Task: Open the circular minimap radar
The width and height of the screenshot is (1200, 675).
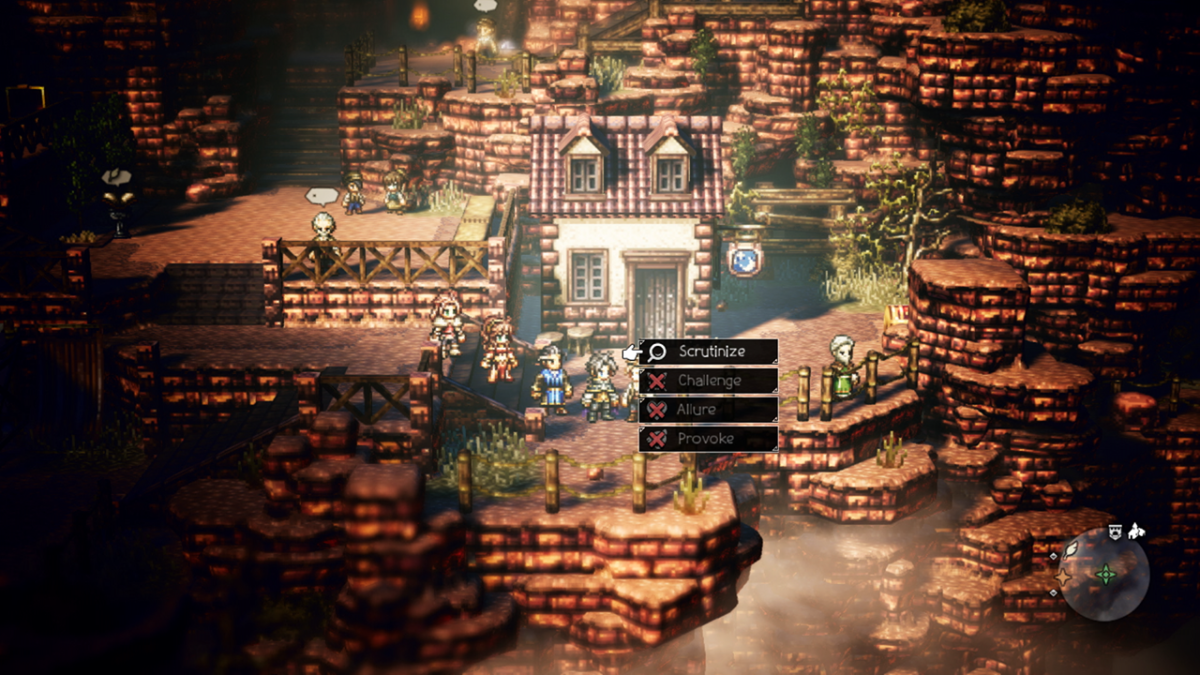Action: pos(1103,575)
